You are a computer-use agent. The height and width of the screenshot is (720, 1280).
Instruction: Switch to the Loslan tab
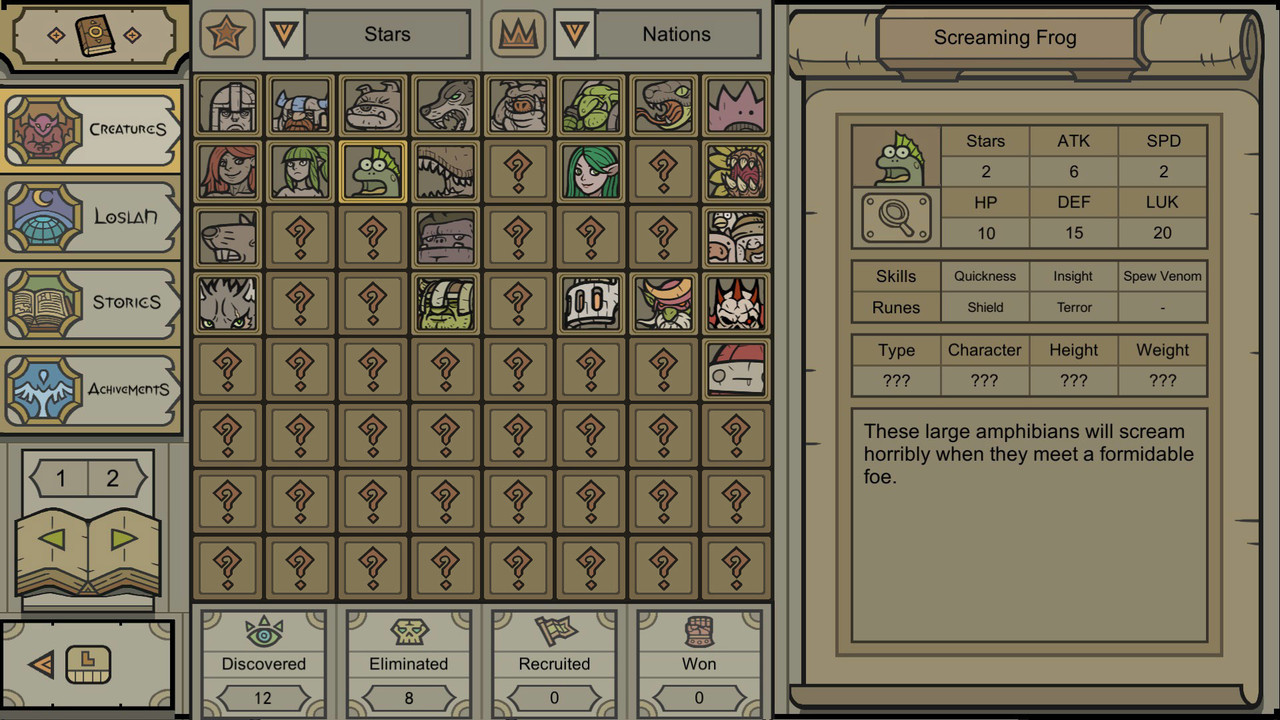pyautogui.click(x=92, y=216)
